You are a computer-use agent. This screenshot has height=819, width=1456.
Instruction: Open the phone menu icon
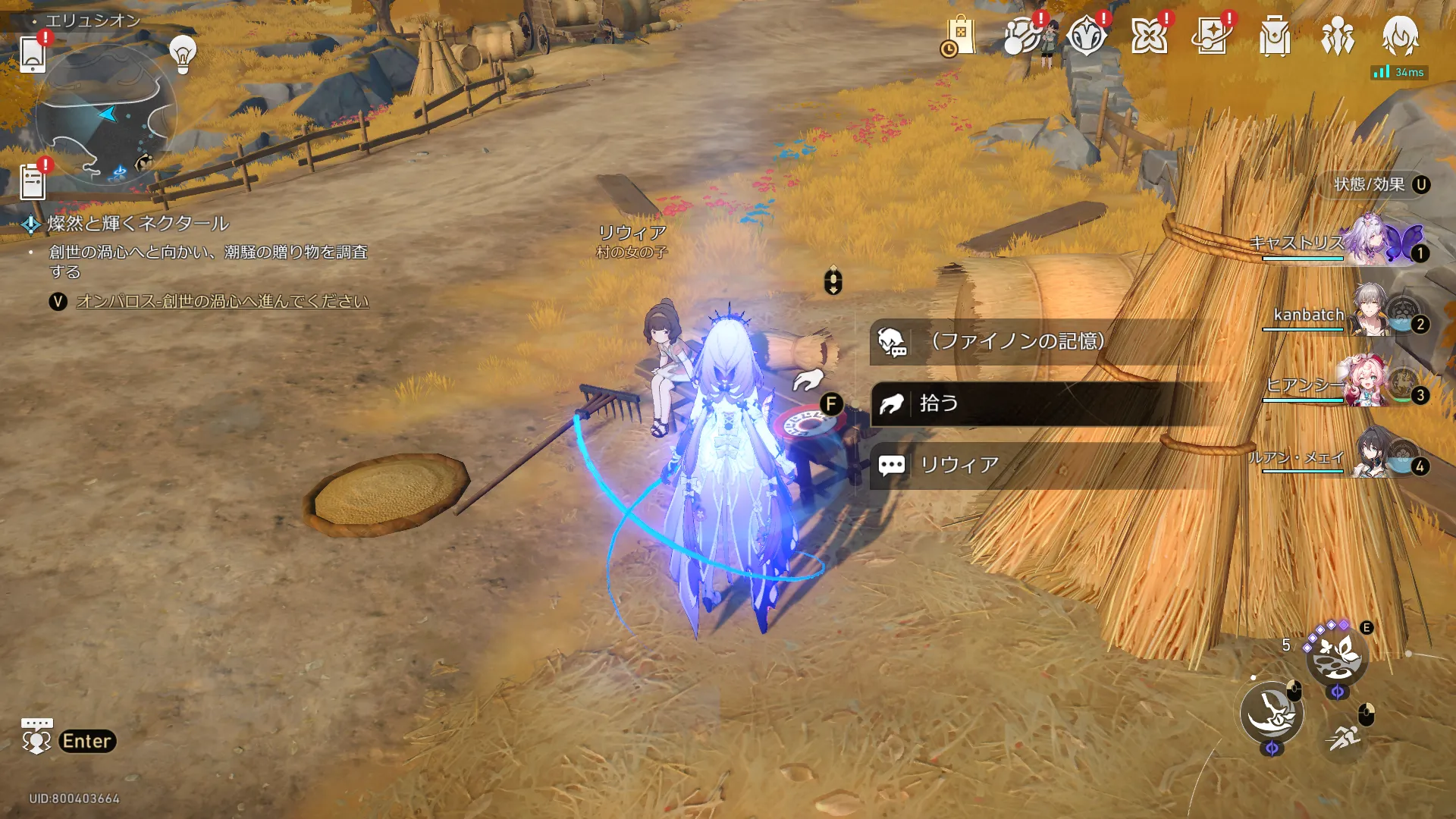click(33, 53)
